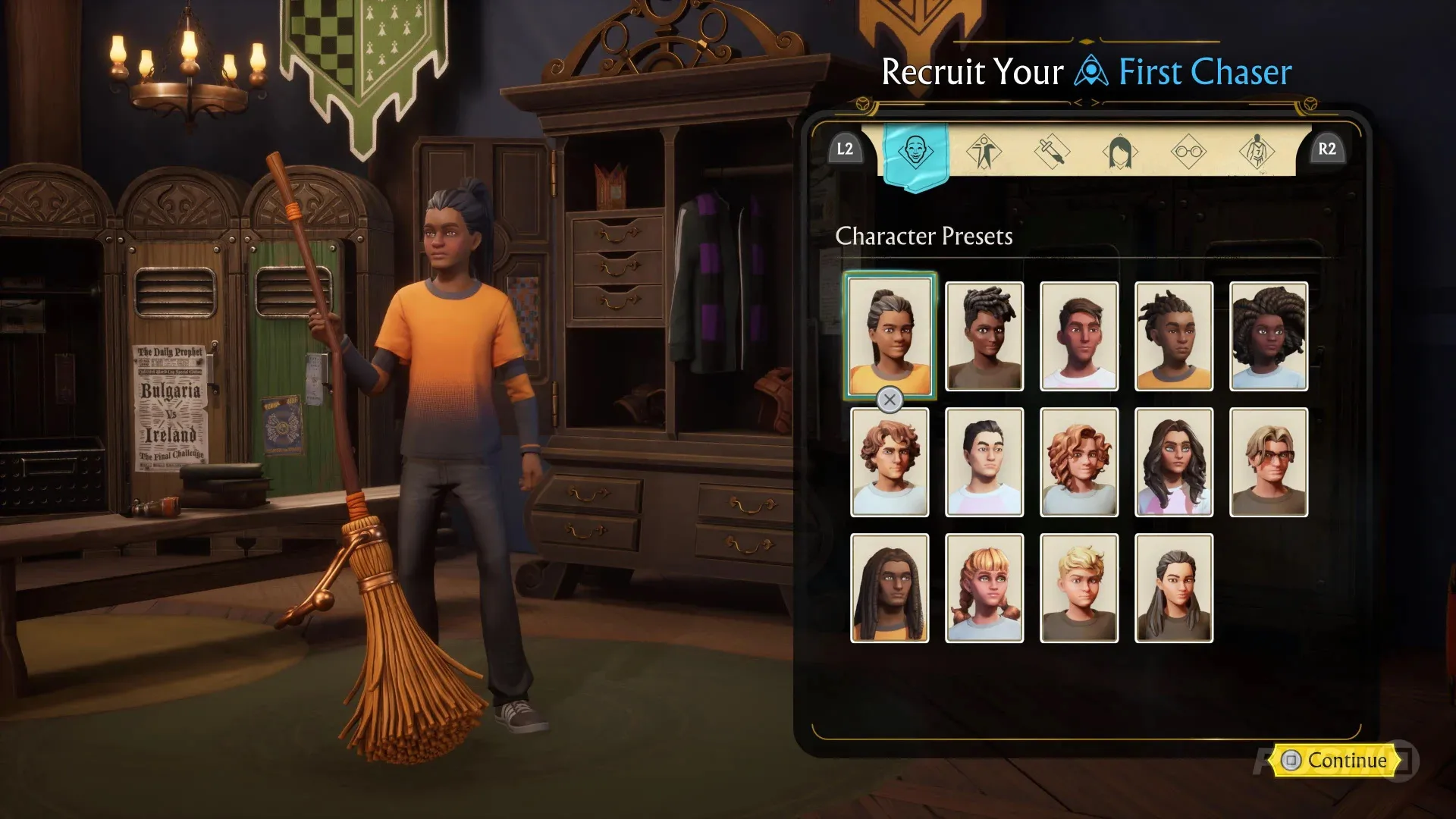This screenshot has width=1456, height=819.
Task: Choose the preset with short twisted dreadlocks
Action: coord(1174,337)
